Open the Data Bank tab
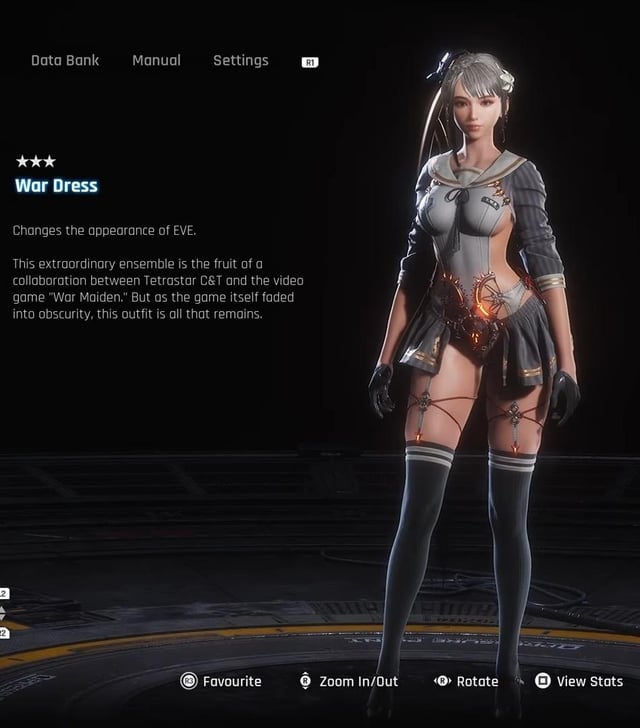 (65, 61)
